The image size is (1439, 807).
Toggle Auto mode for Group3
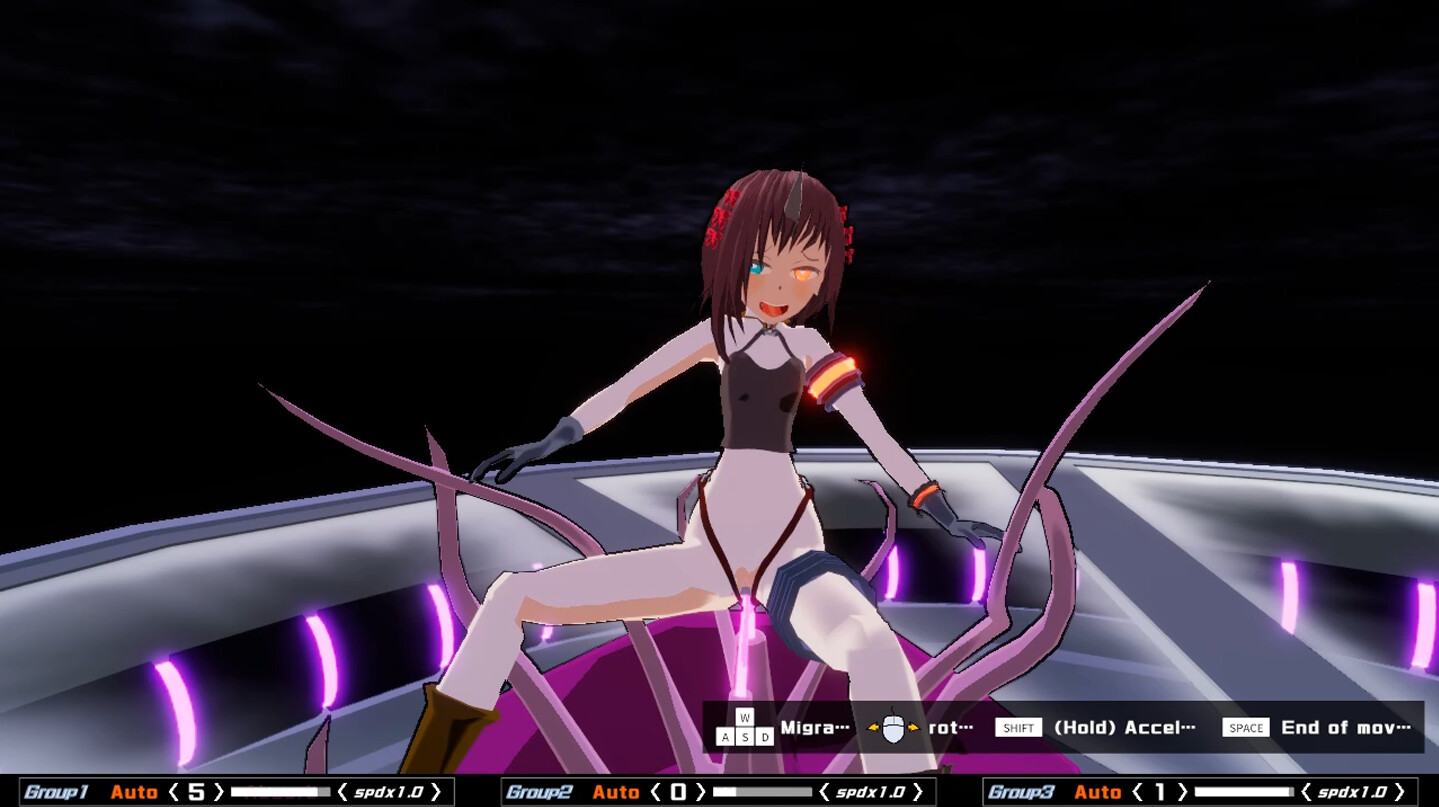coord(1100,791)
